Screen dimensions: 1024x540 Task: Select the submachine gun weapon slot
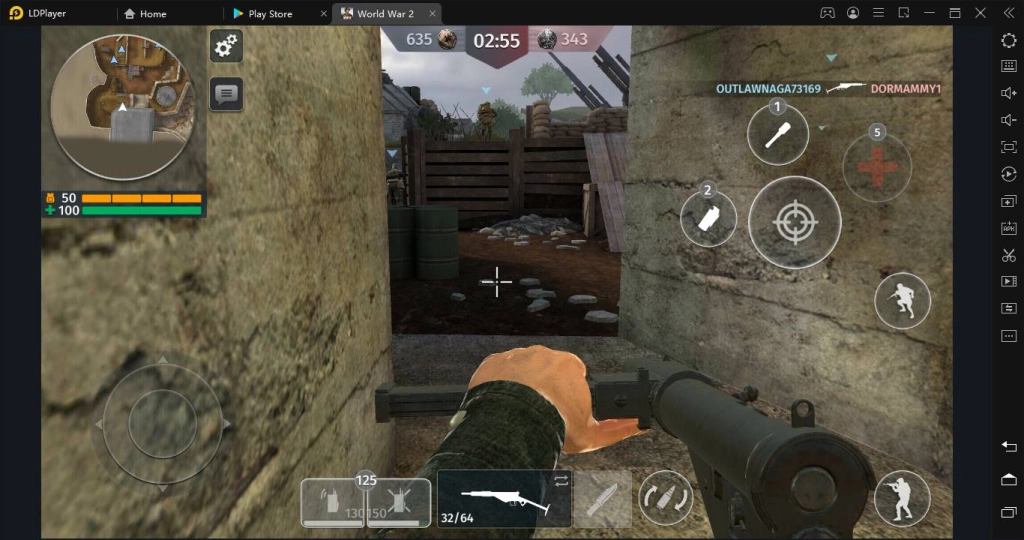(x=504, y=499)
